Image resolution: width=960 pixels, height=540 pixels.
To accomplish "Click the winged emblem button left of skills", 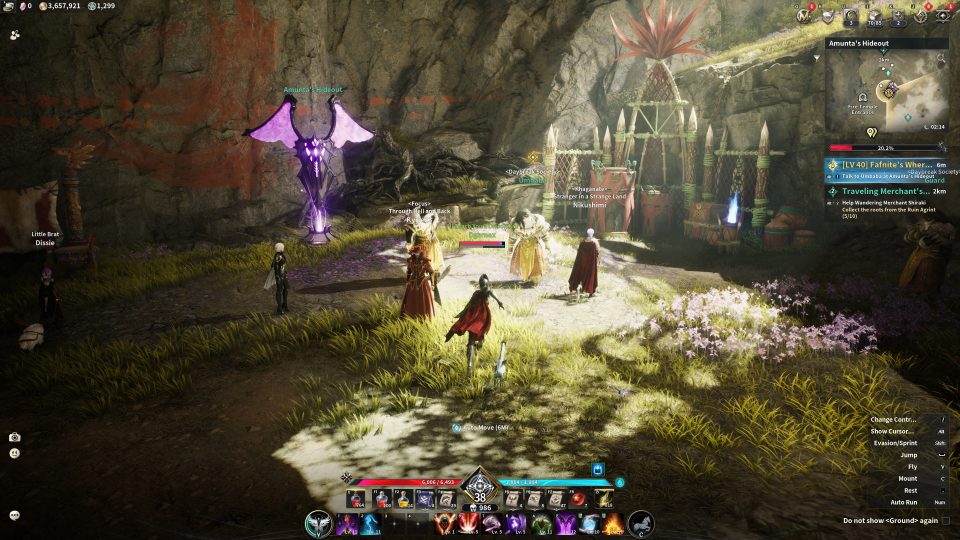I will (319, 523).
